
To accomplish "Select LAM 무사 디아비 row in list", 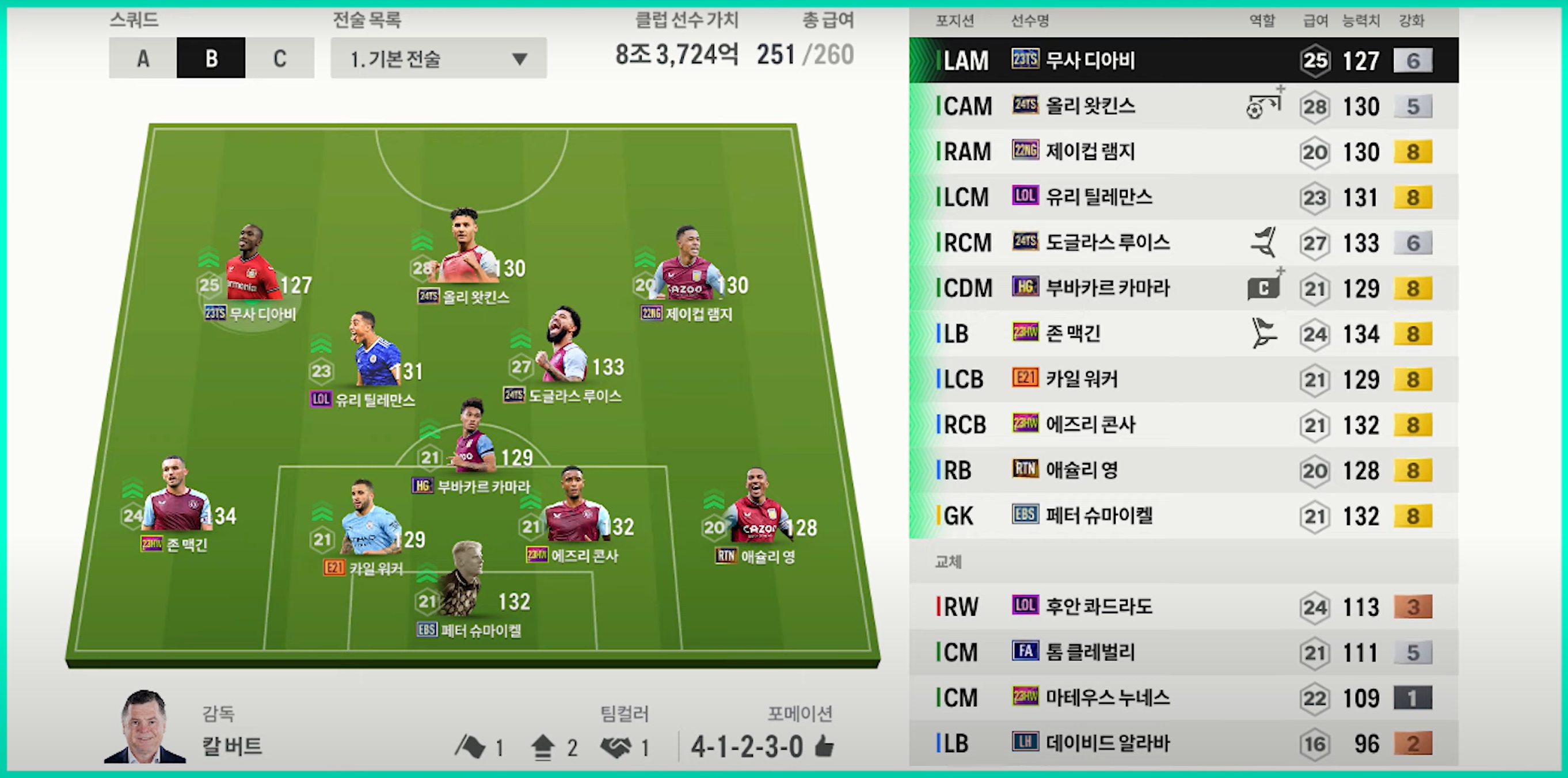I will 1183,60.
